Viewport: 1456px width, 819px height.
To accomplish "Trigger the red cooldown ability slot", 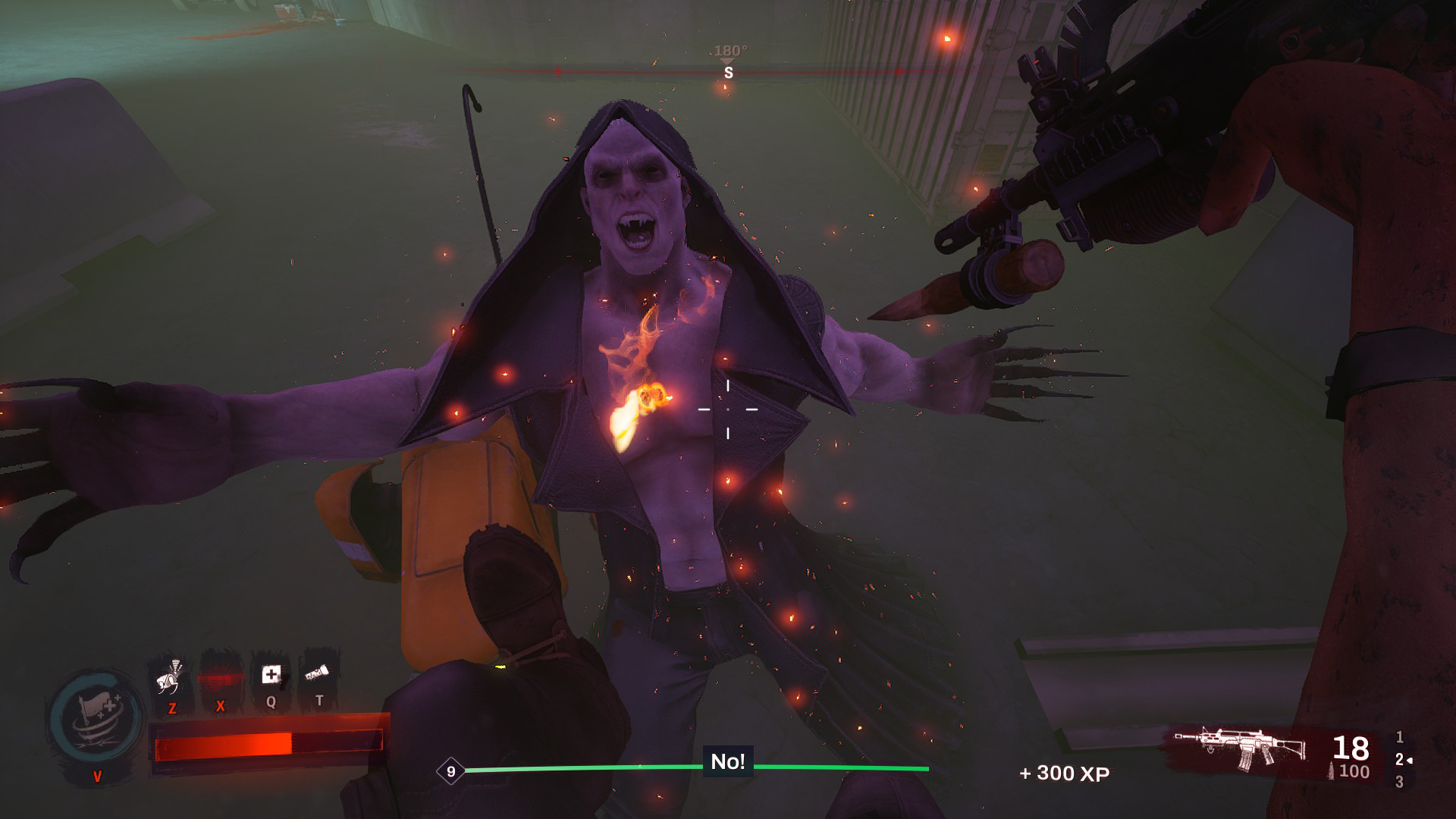I will pos(220,675).
